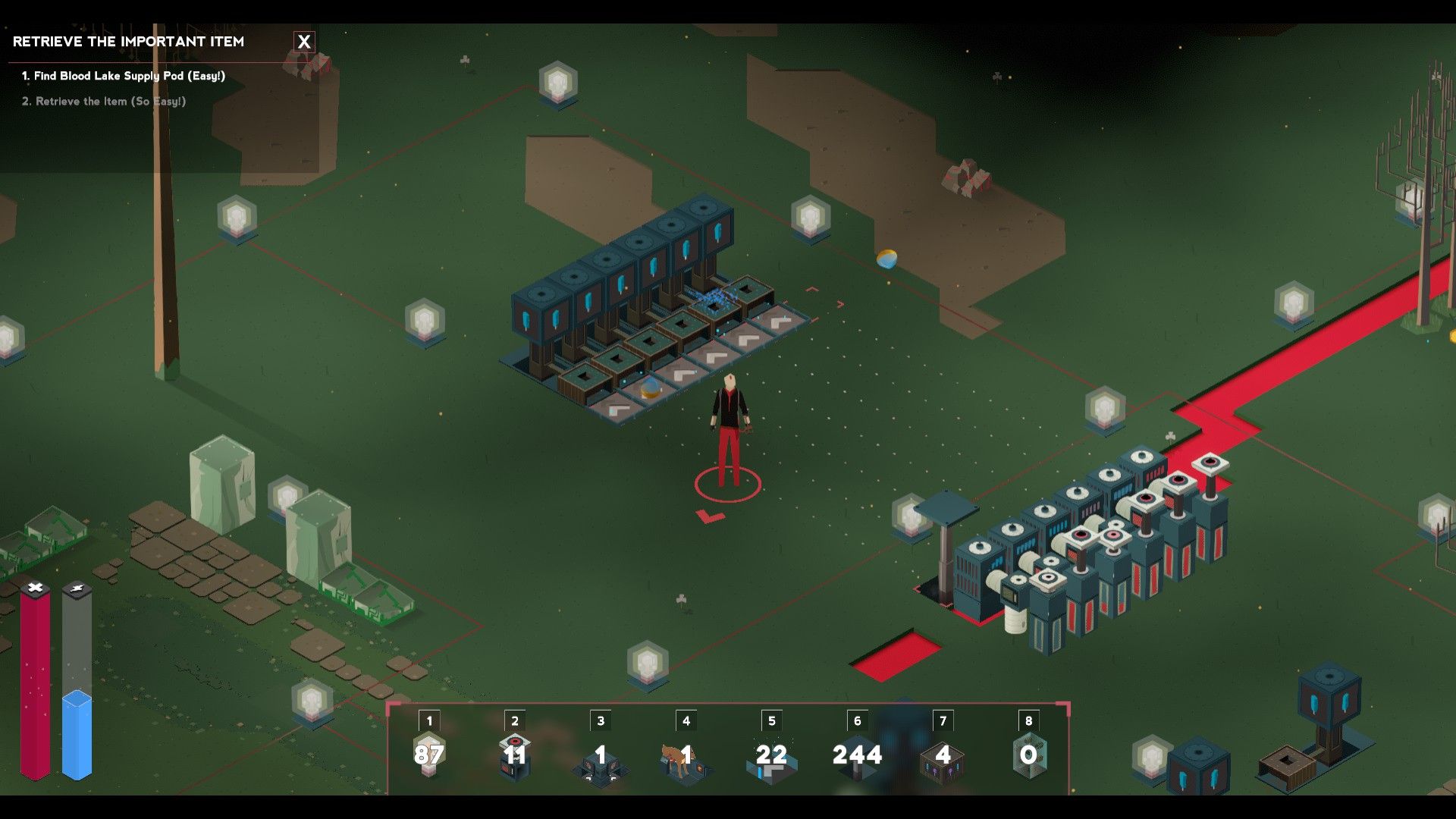Screen dimensions: 1456x819
Task: Select the caged crate item in slot 7
Action: coord(943,757)
